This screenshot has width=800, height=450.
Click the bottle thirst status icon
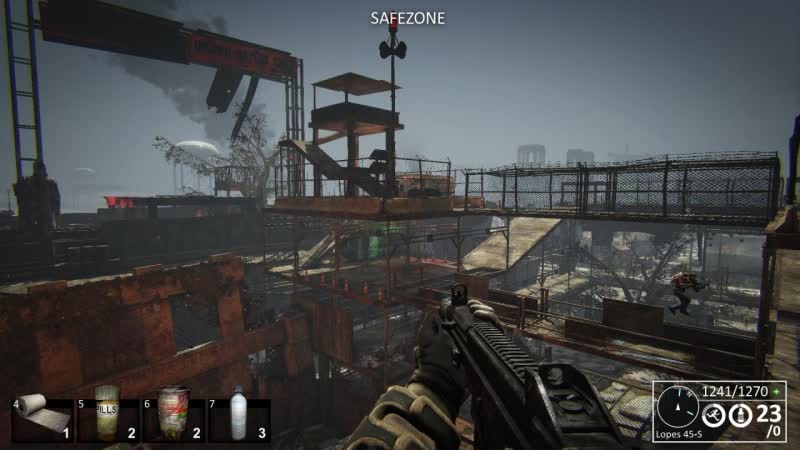pyautogui.click(x=742, y=413)
